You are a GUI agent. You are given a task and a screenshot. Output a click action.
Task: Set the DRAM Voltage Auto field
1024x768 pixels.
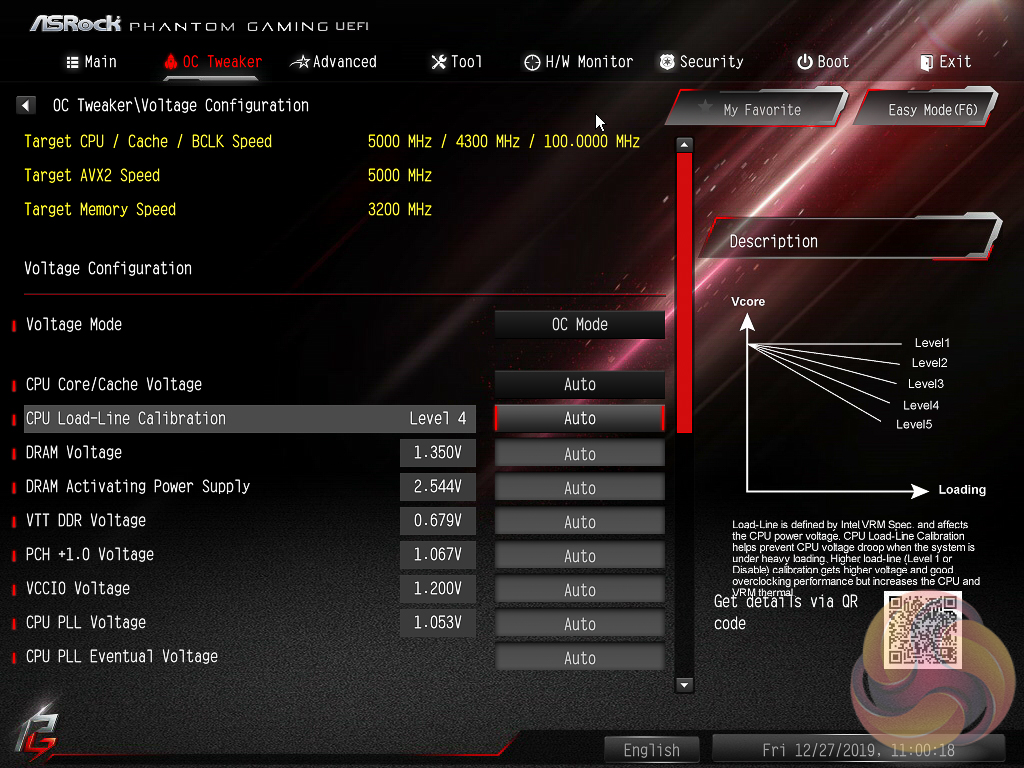[580, 454]
